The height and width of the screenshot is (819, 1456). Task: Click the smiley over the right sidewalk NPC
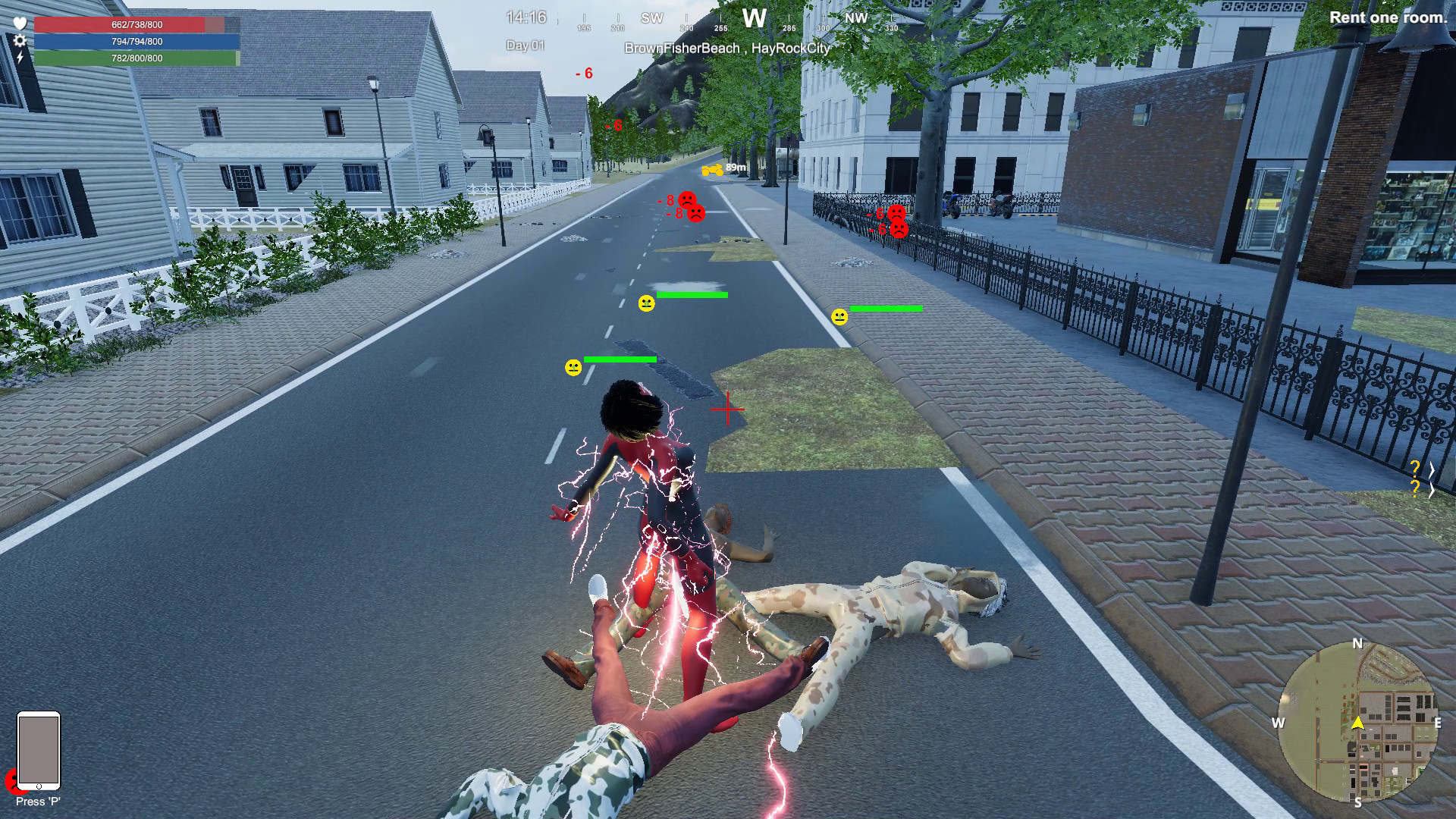pos(840,316)
